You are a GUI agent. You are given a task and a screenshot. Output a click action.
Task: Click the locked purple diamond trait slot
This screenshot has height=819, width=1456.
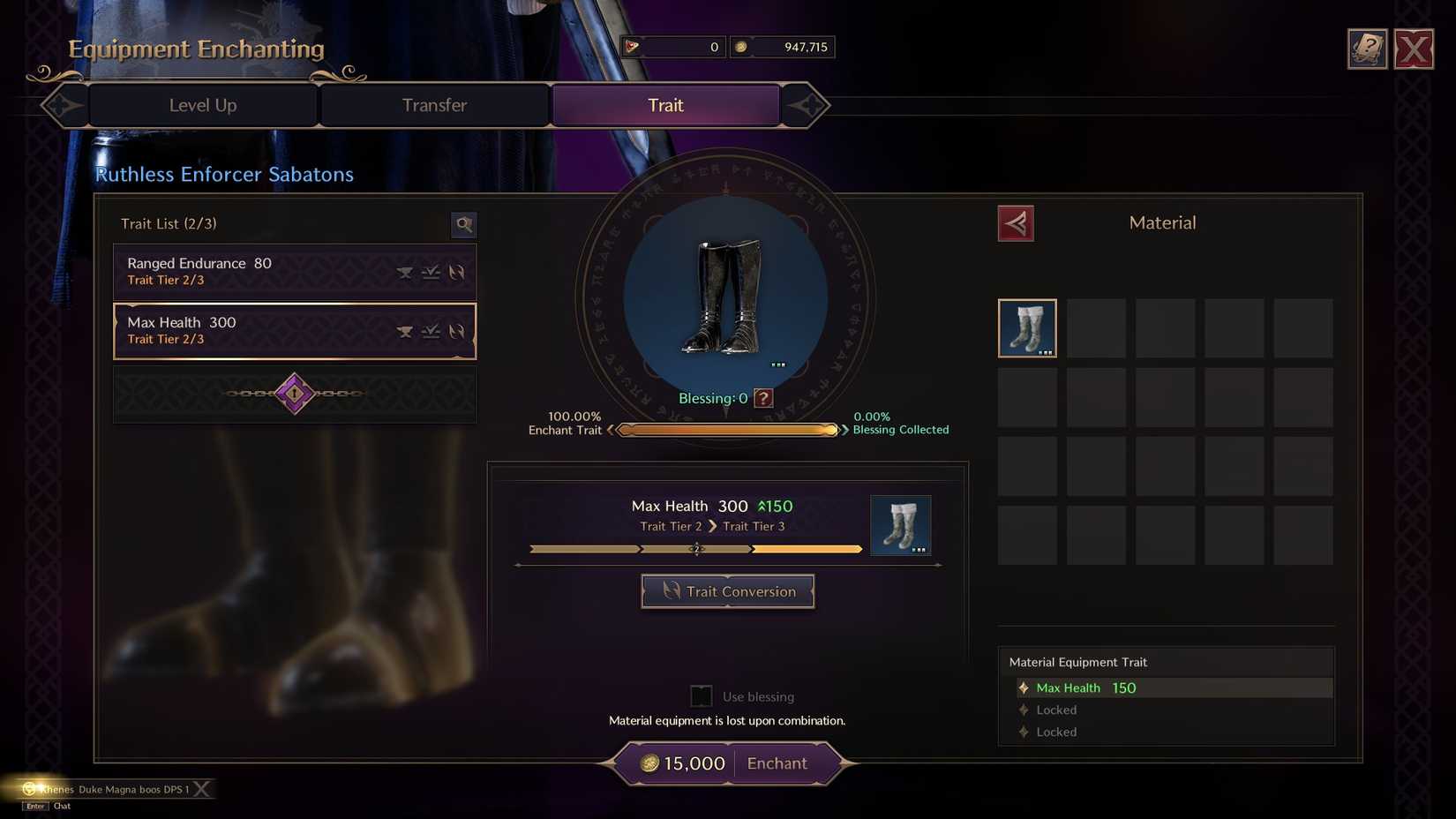(294, 393)
